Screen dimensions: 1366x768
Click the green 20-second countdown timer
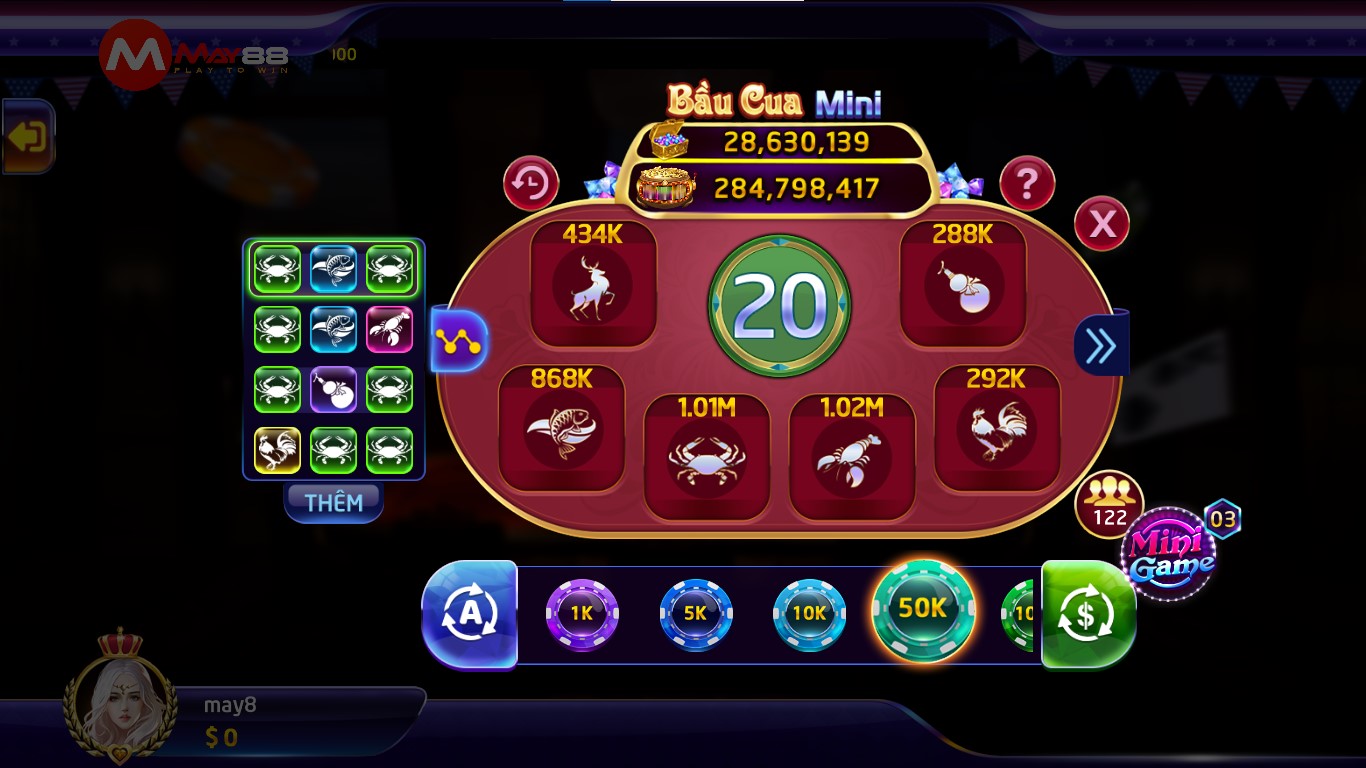pyautogui.click(x=779, y=305)
